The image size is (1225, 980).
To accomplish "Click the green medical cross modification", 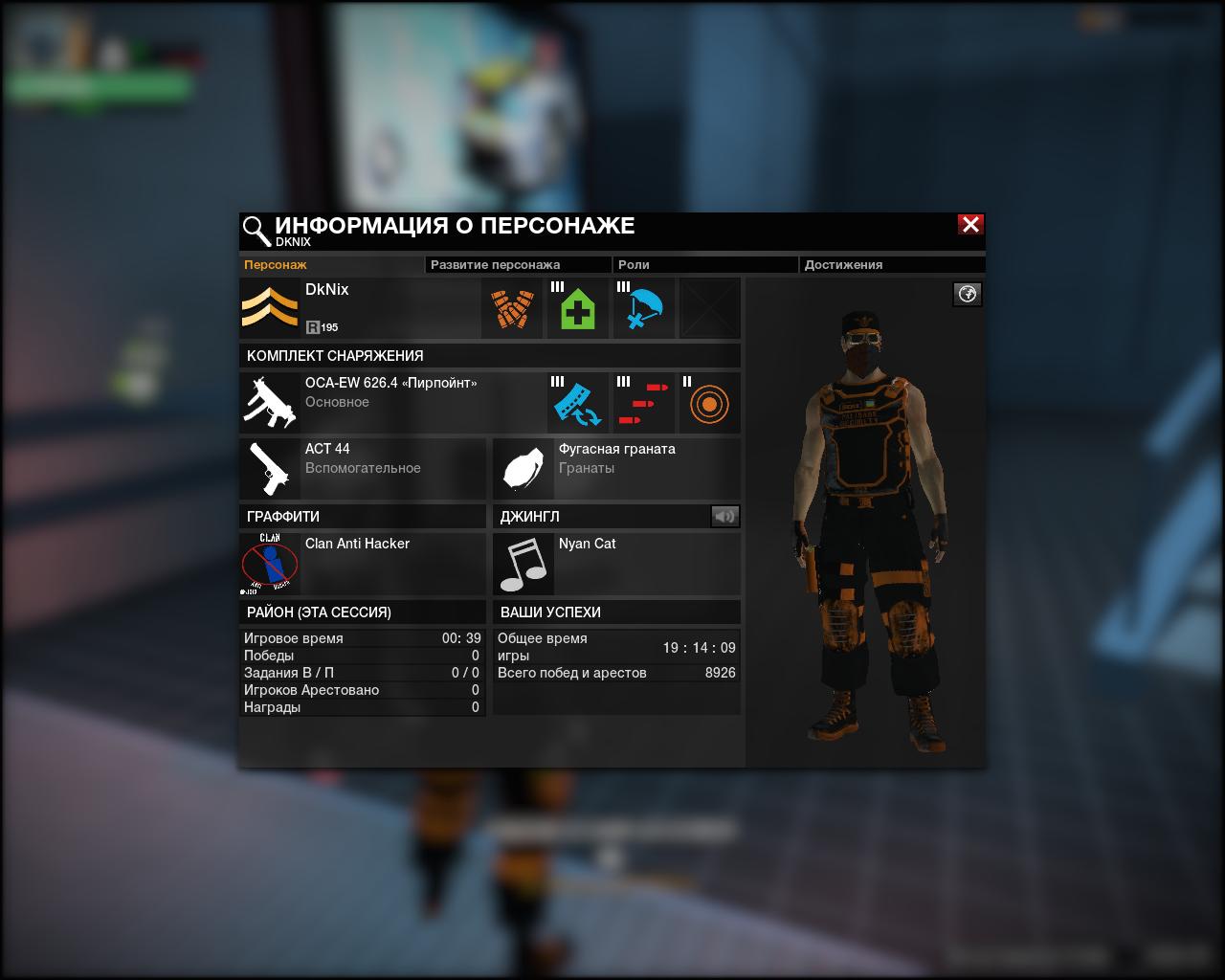I will (x=578, y=309).
